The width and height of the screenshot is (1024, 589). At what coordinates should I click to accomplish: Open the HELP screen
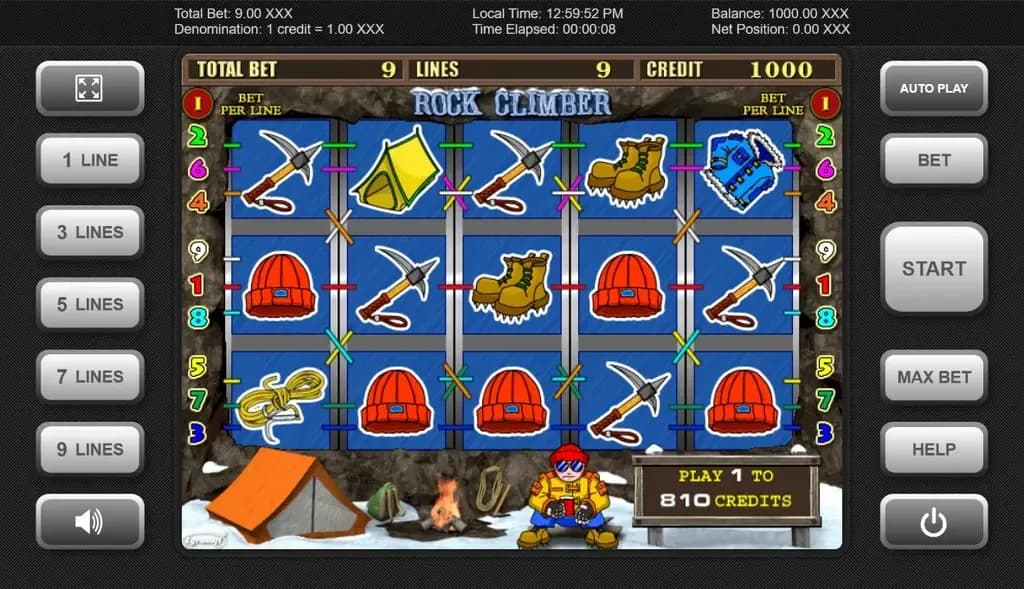[x=933, y=449]
